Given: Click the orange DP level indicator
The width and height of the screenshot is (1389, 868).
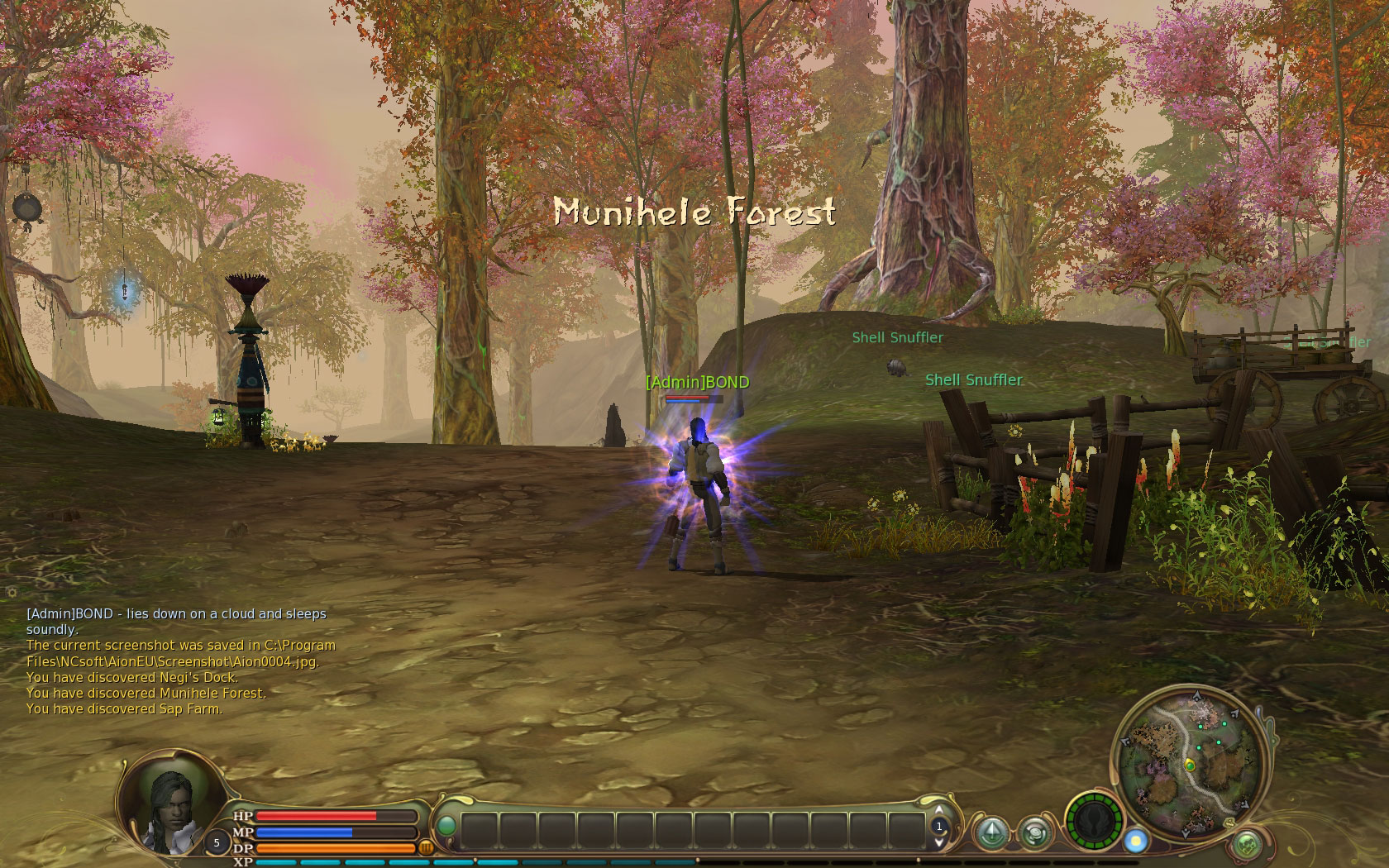Looking at the screenshot, I should [427, 847].
